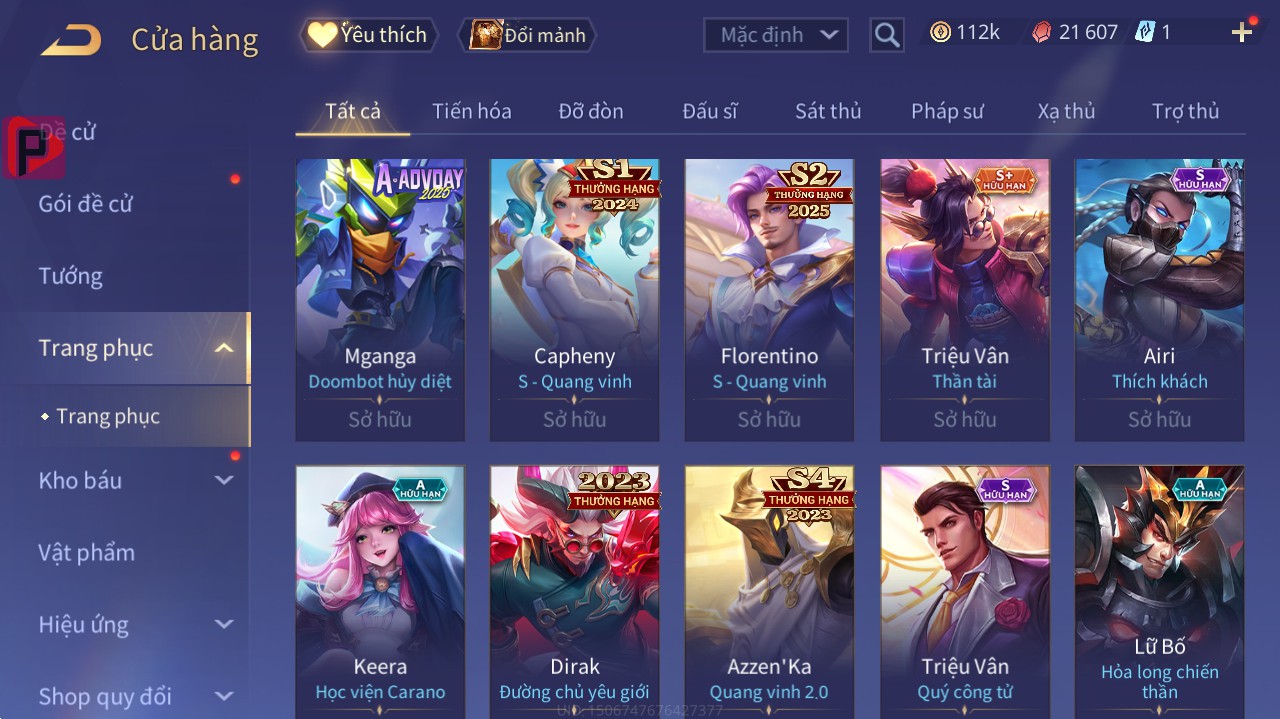Go back using the return arrow
1280x719 pixels.
pyautogui.click(x=71, y=39)
